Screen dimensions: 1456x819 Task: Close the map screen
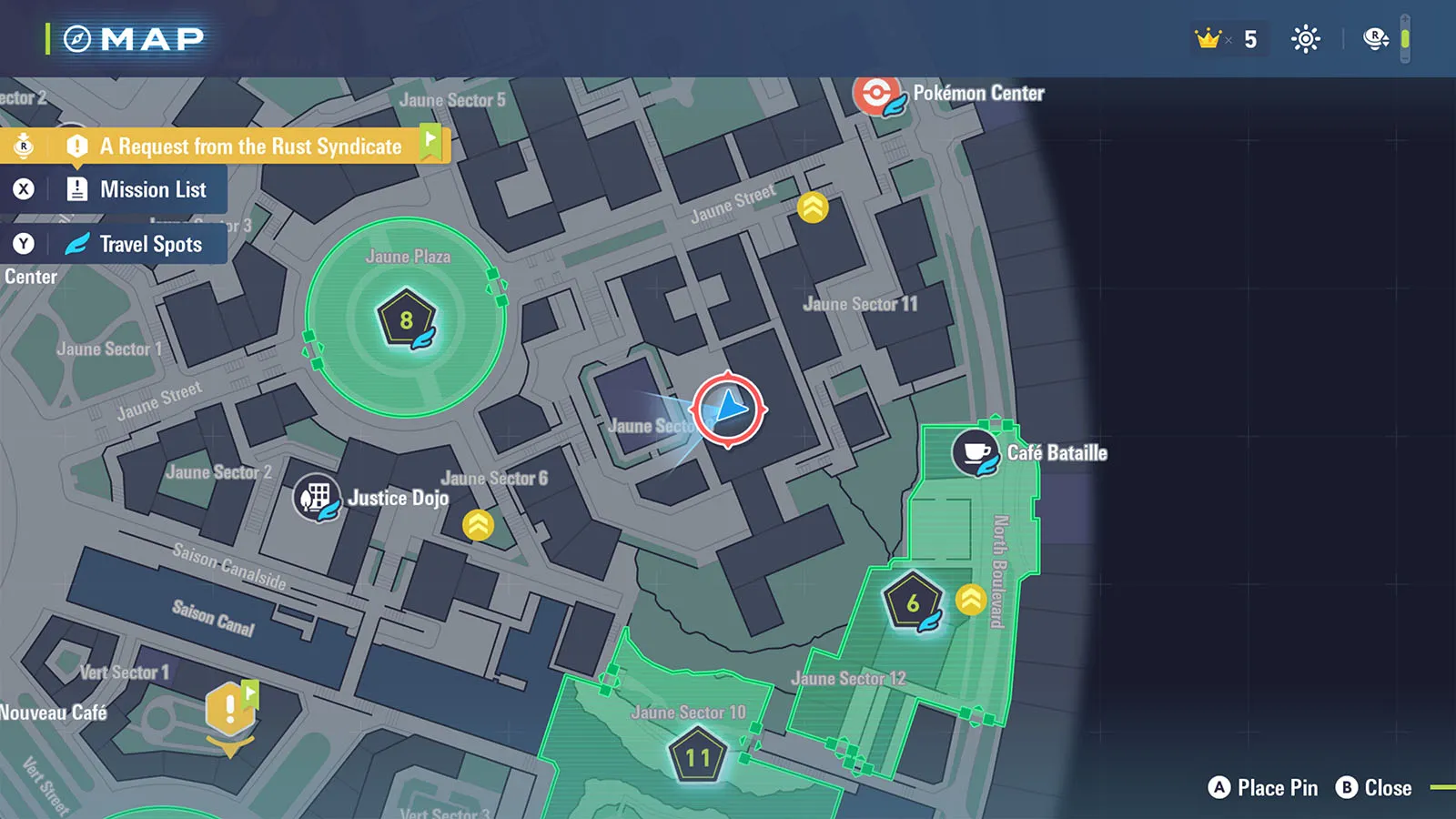coord(1374,788)
